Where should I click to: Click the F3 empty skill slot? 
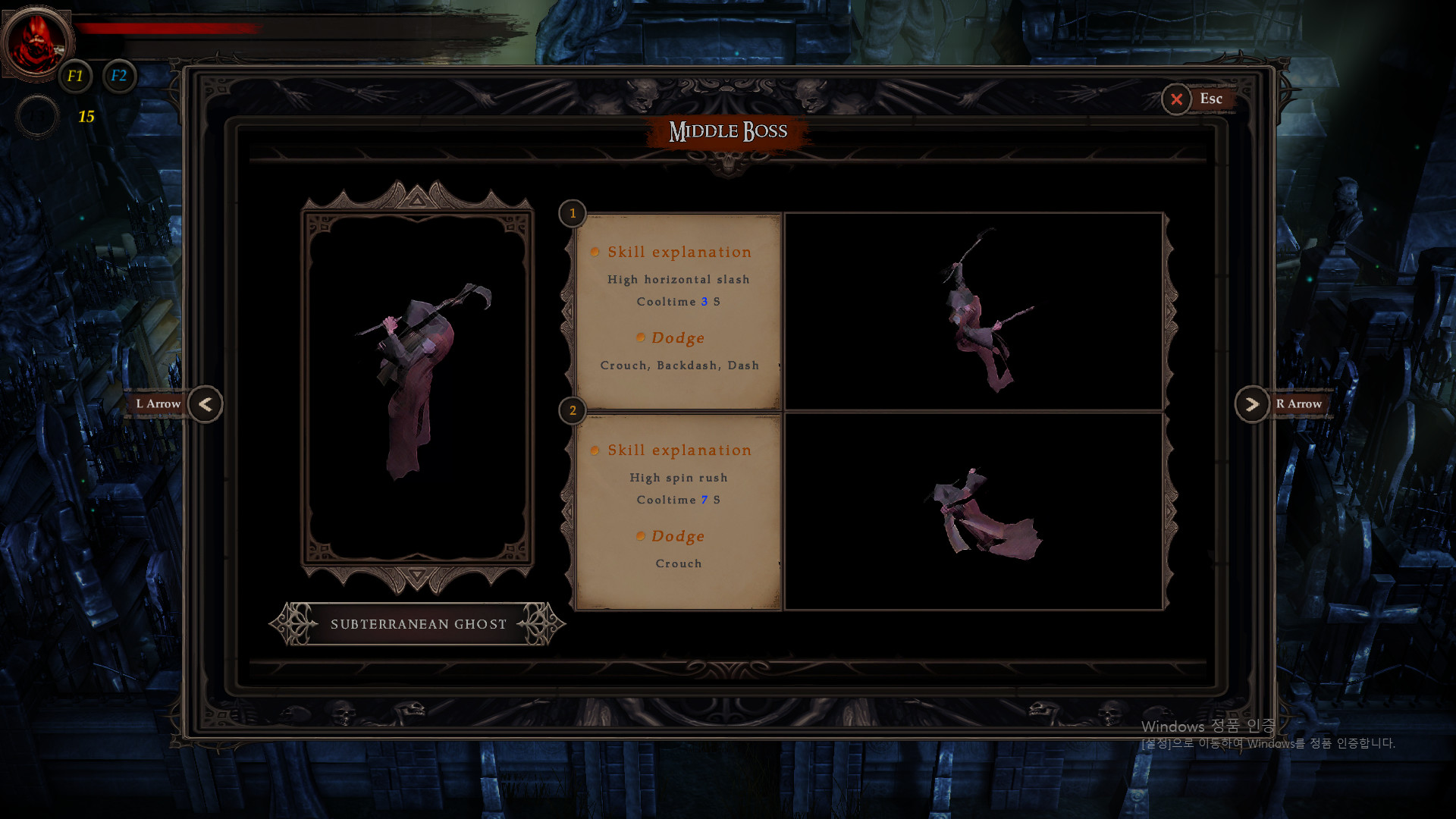point(37,115)
